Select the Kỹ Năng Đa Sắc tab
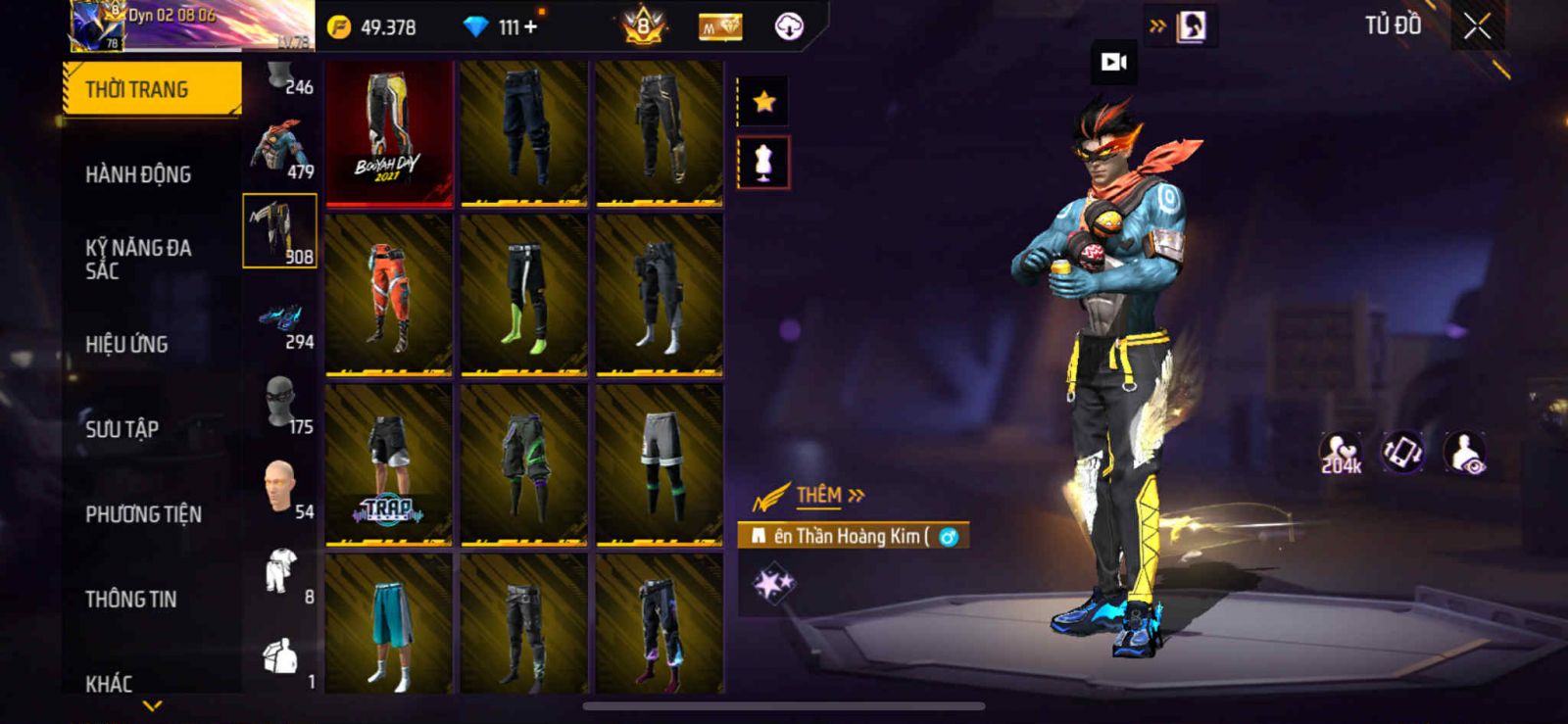1568x724 pixels. coord(138,259)
